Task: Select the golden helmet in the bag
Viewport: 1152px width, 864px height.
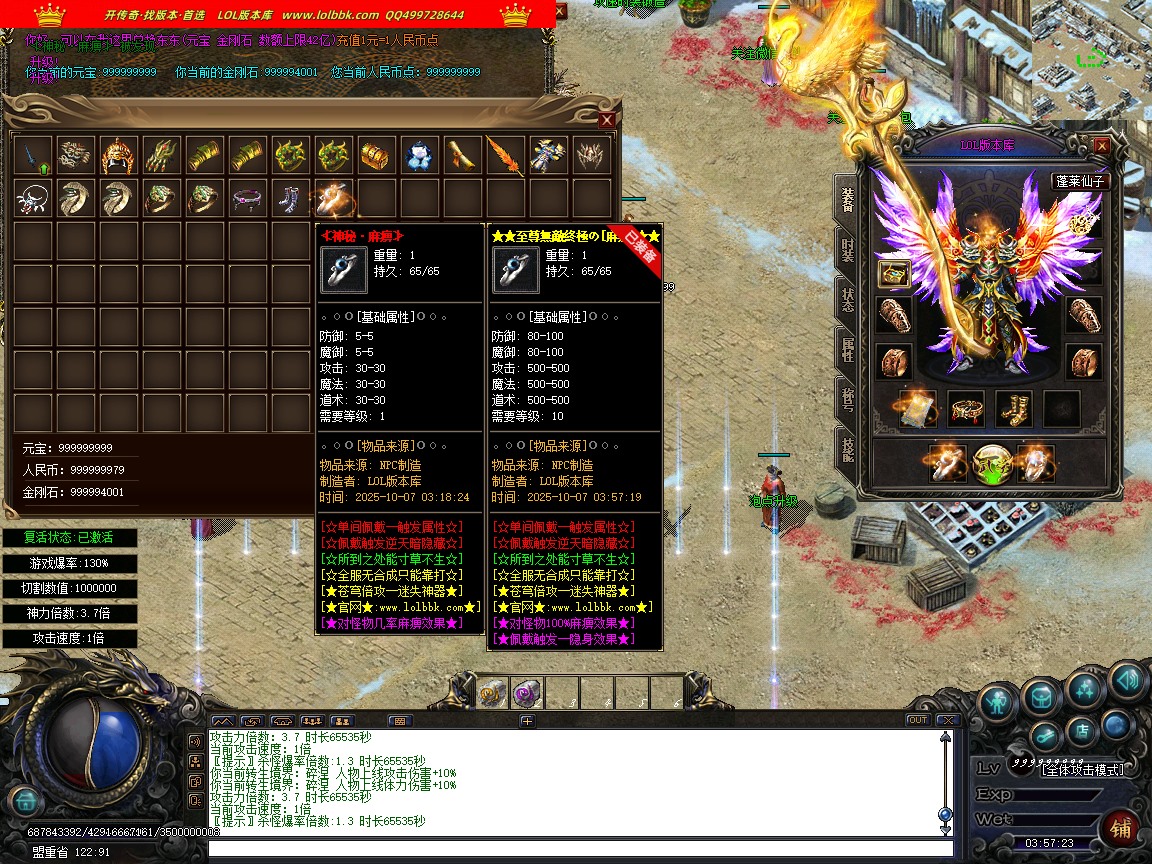Action: [118, 155]
